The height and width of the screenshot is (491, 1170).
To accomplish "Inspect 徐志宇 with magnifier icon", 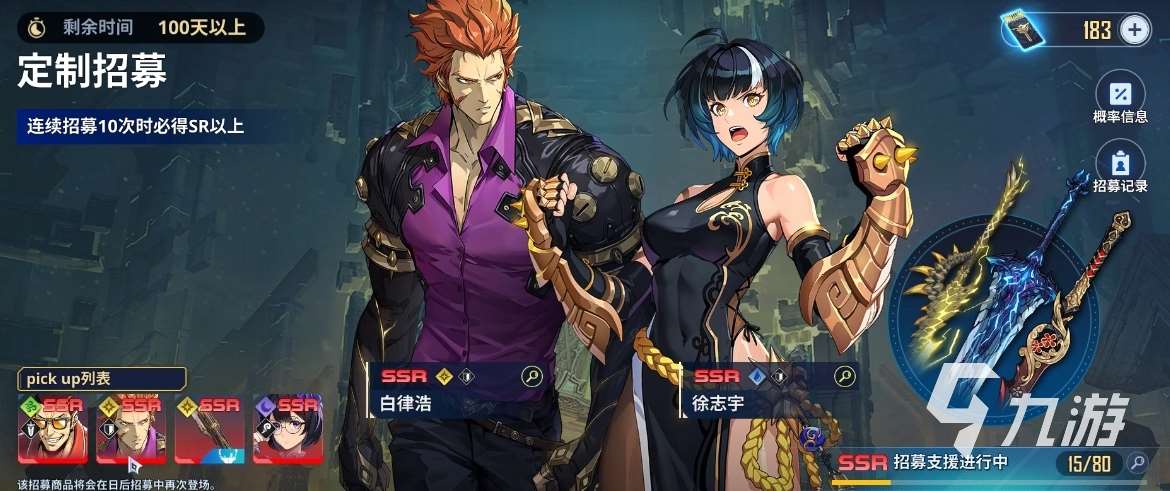I will 845,376.
